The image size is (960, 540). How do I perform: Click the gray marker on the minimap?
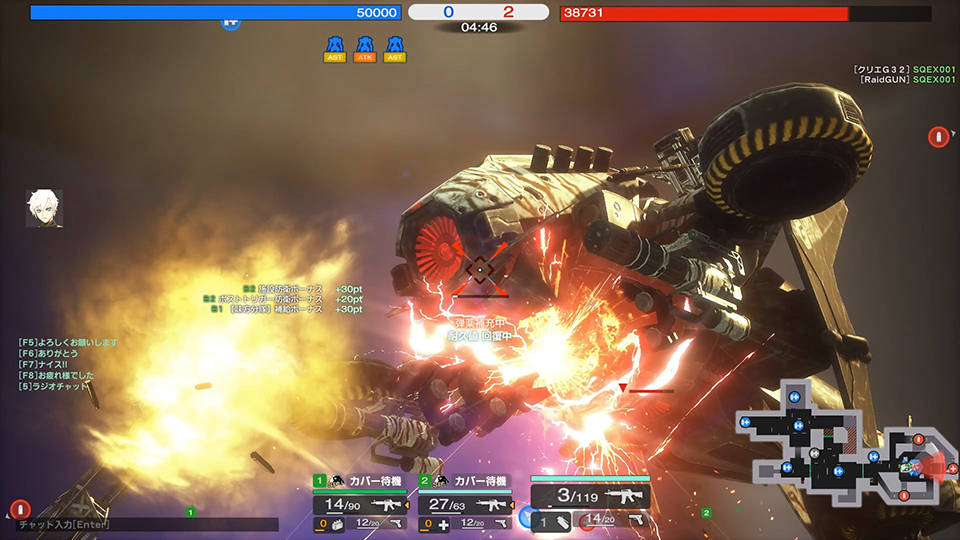pyautogui.click(x=815, y=454)
